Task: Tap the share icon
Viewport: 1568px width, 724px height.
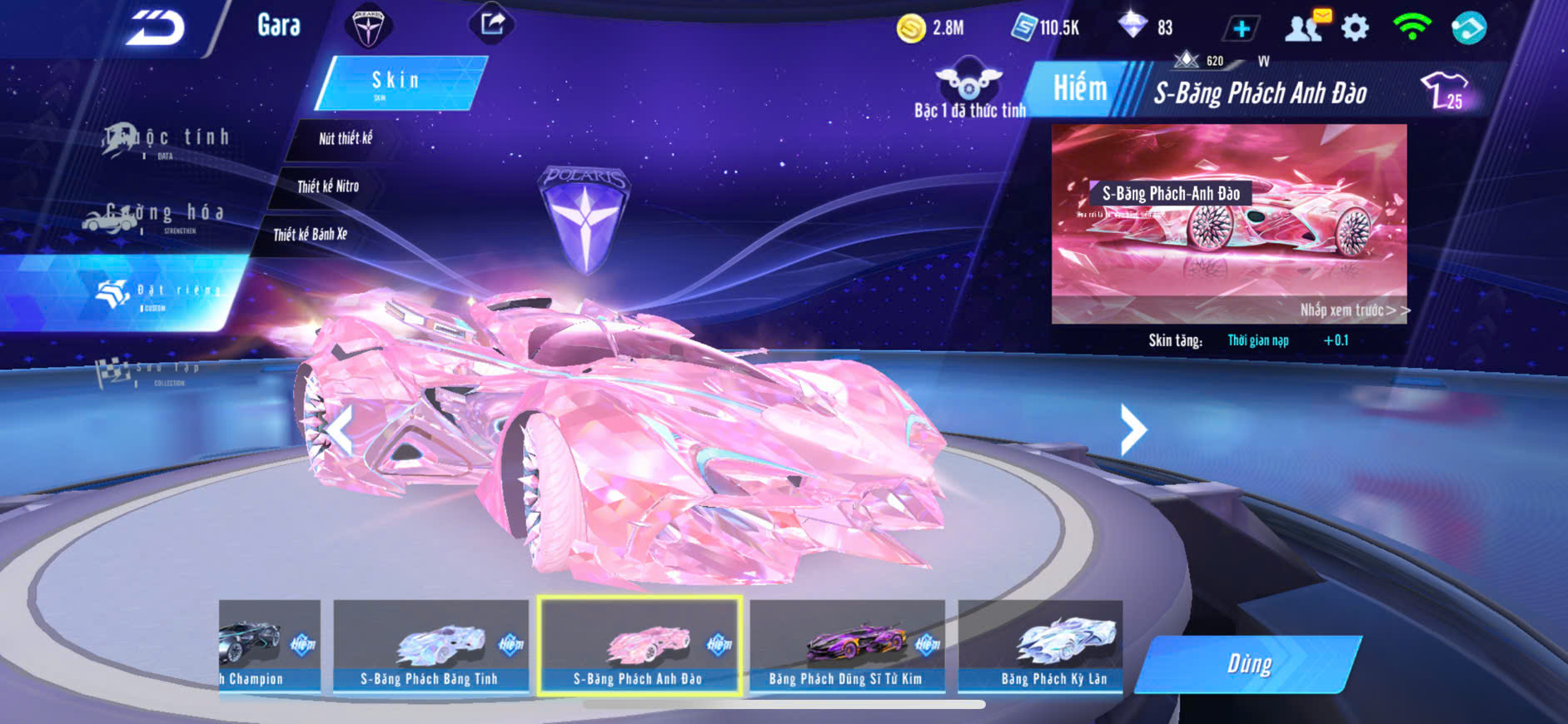Action: coord(492,24)
